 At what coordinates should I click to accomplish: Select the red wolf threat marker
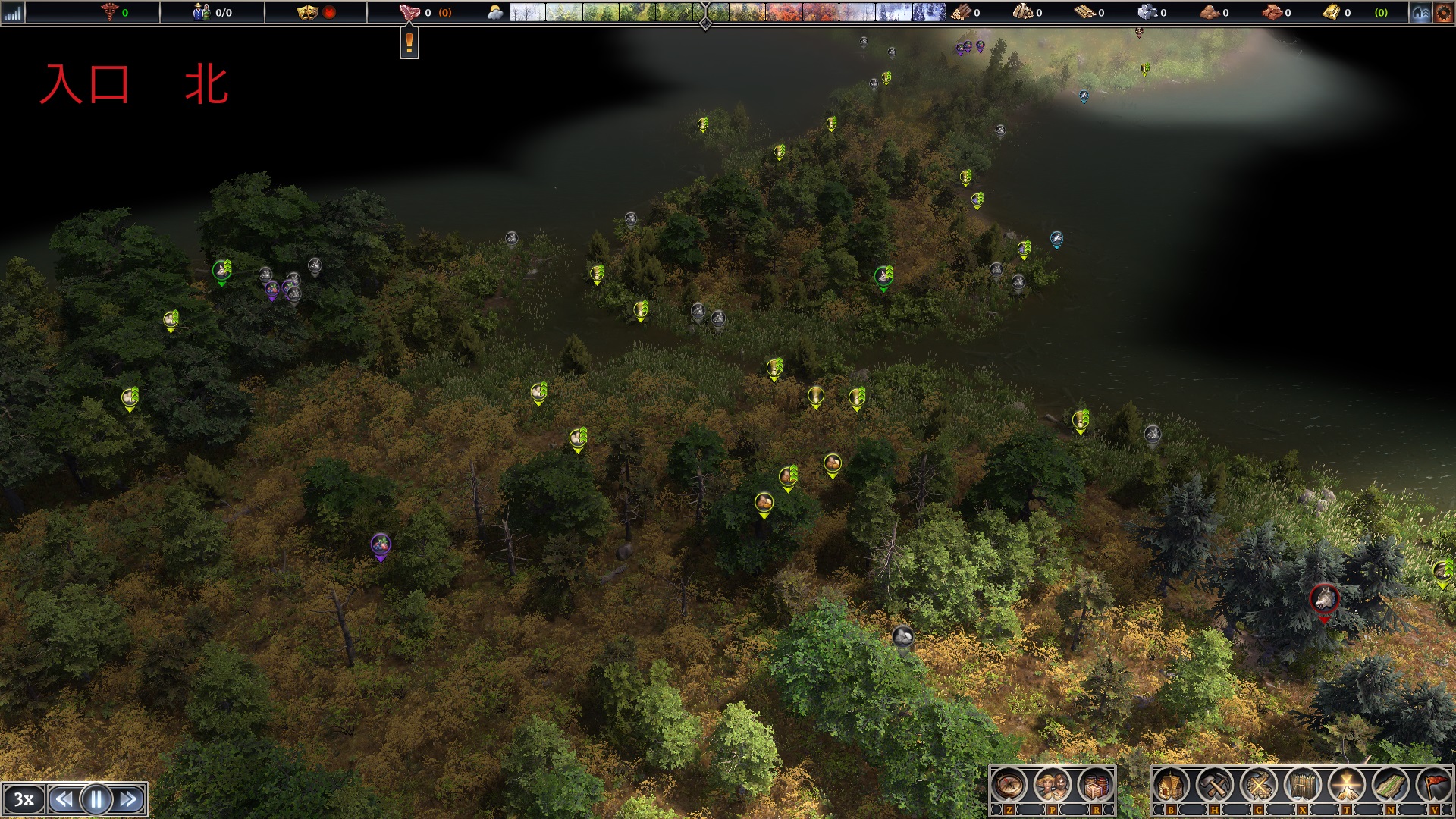(x=1324, y=599)
